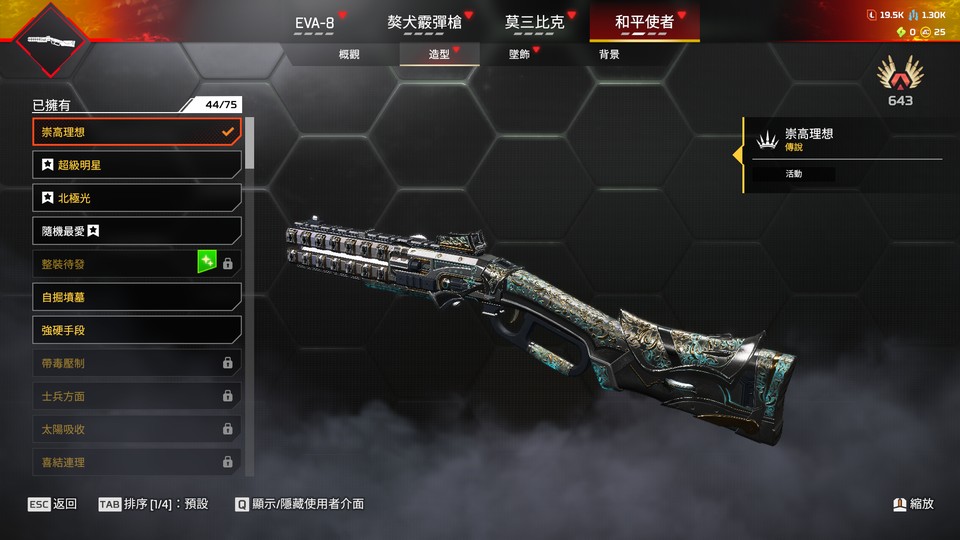Choose the 自掘墳墓 skin
The height and width of the screenshot is (540, 960).
(137, 297)
